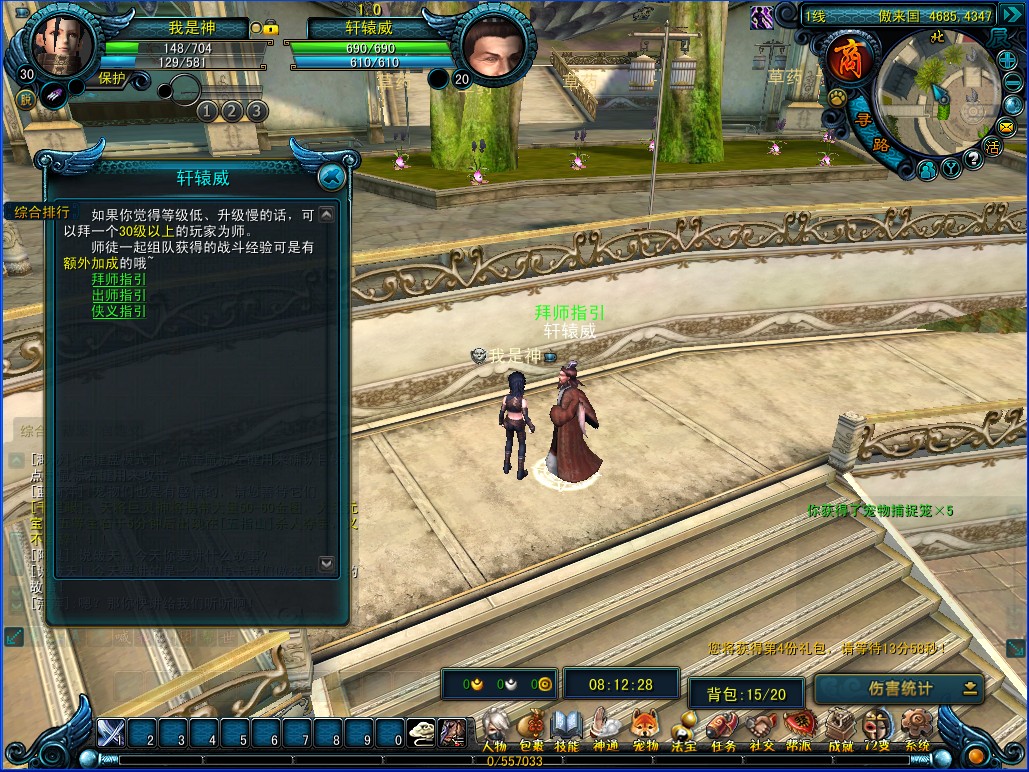Open the 系统 gear settings
The image size is (1029, 772).
[x=916, y=729]
